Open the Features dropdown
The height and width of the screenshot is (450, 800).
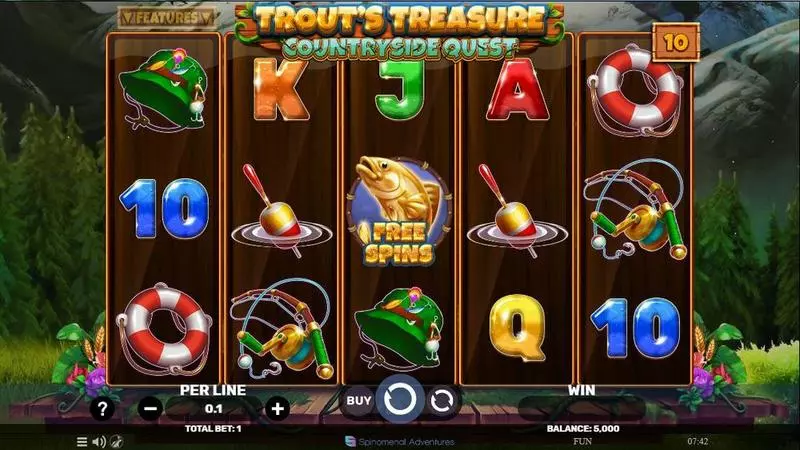pos(166,17)
